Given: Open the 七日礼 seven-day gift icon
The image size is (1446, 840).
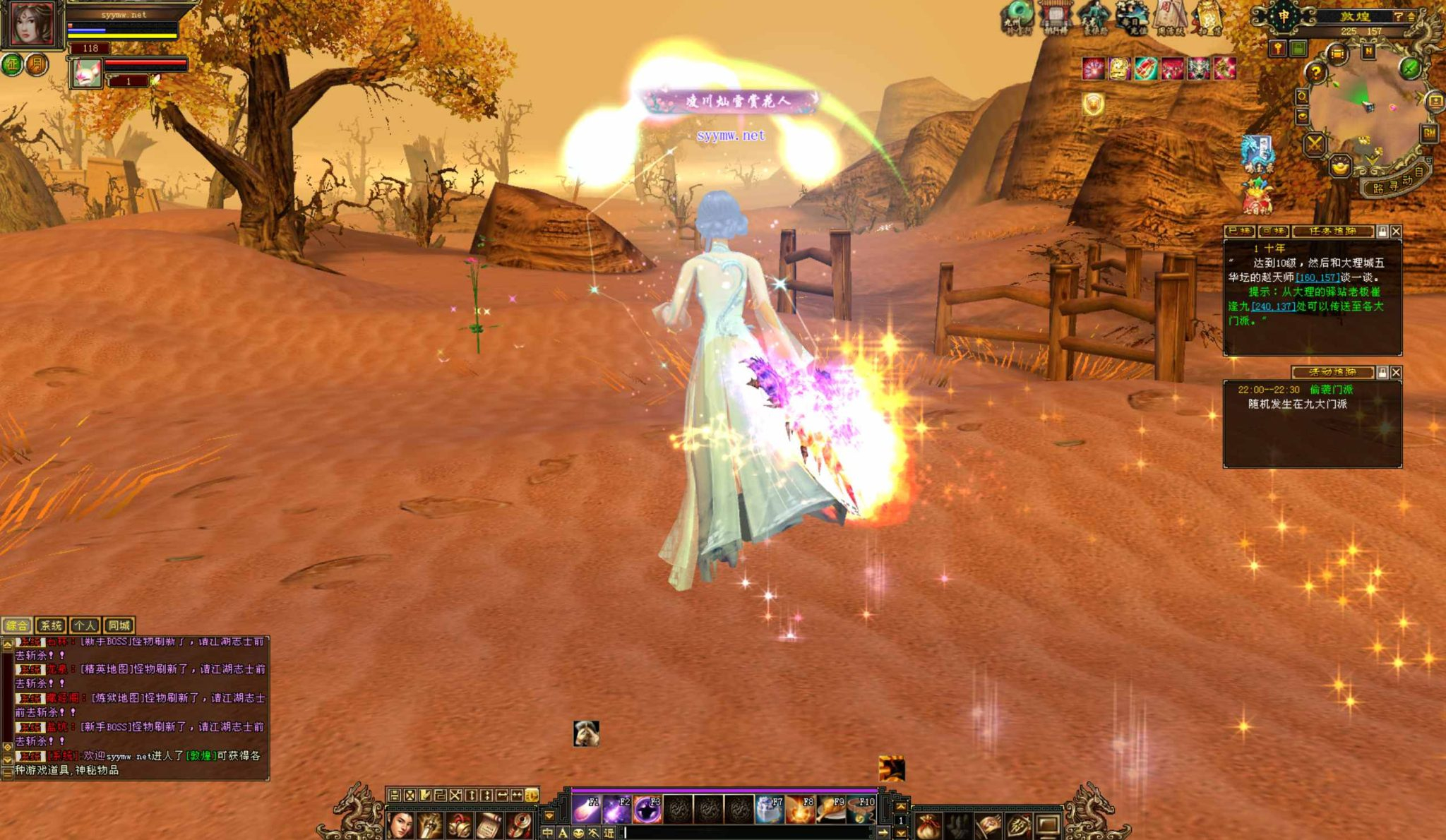Looking at the screenshot, I should click(x=1257, y=196).
